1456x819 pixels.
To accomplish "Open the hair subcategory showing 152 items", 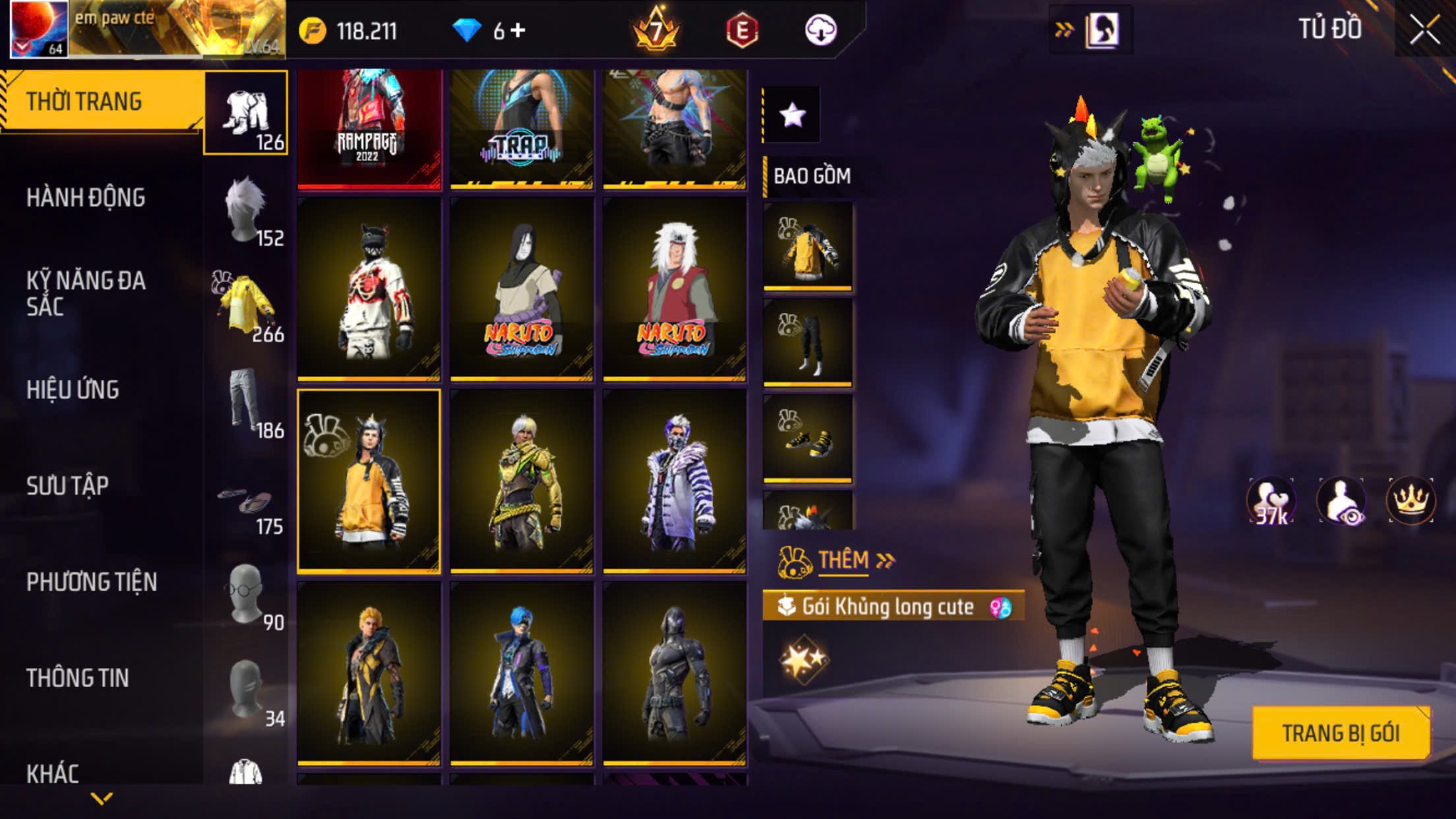I will click(x=247, y=210).
